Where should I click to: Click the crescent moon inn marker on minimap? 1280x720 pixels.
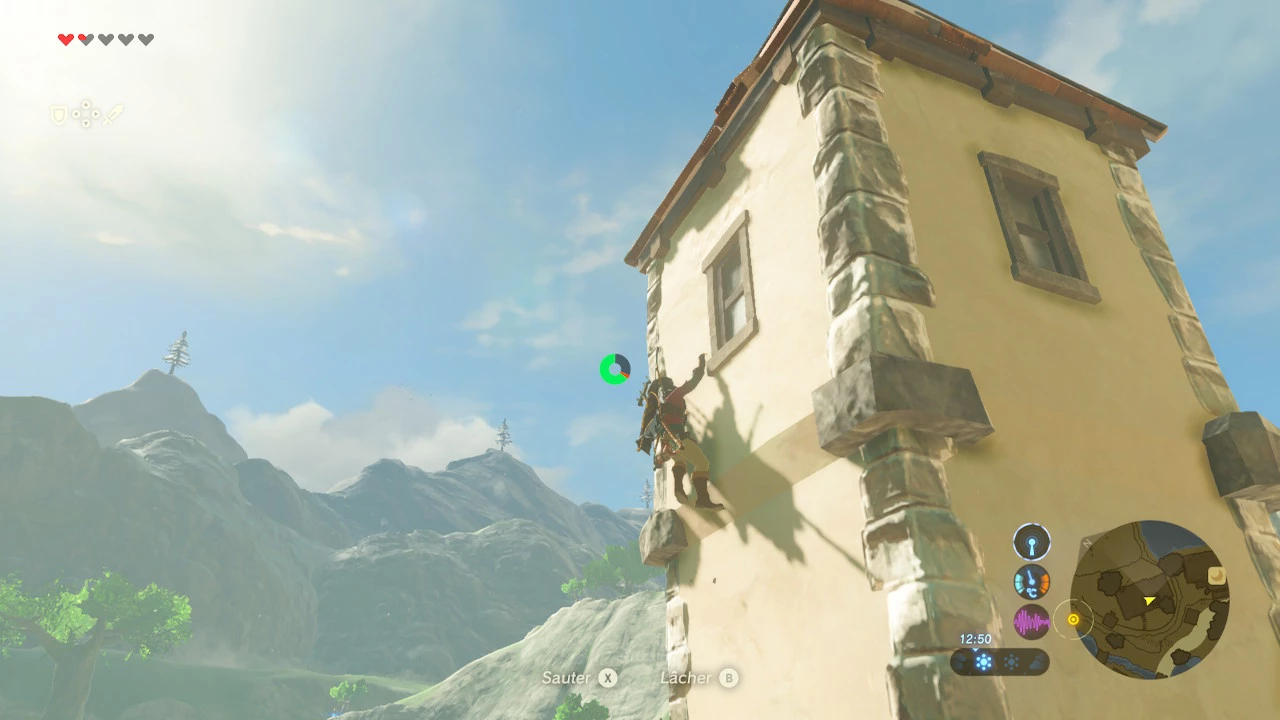click(x=1217, y=576)
